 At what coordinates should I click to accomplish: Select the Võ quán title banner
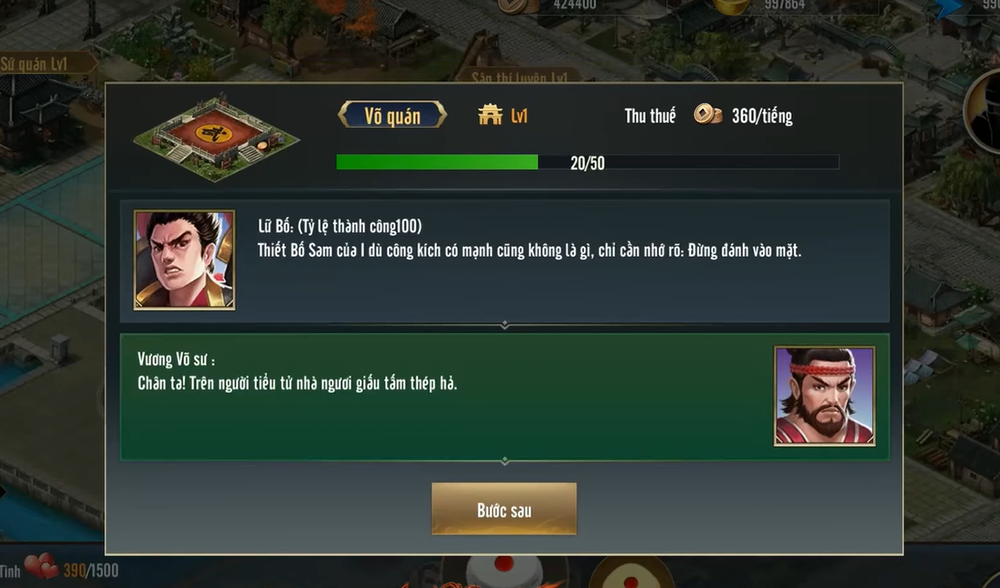click(392, 116)
